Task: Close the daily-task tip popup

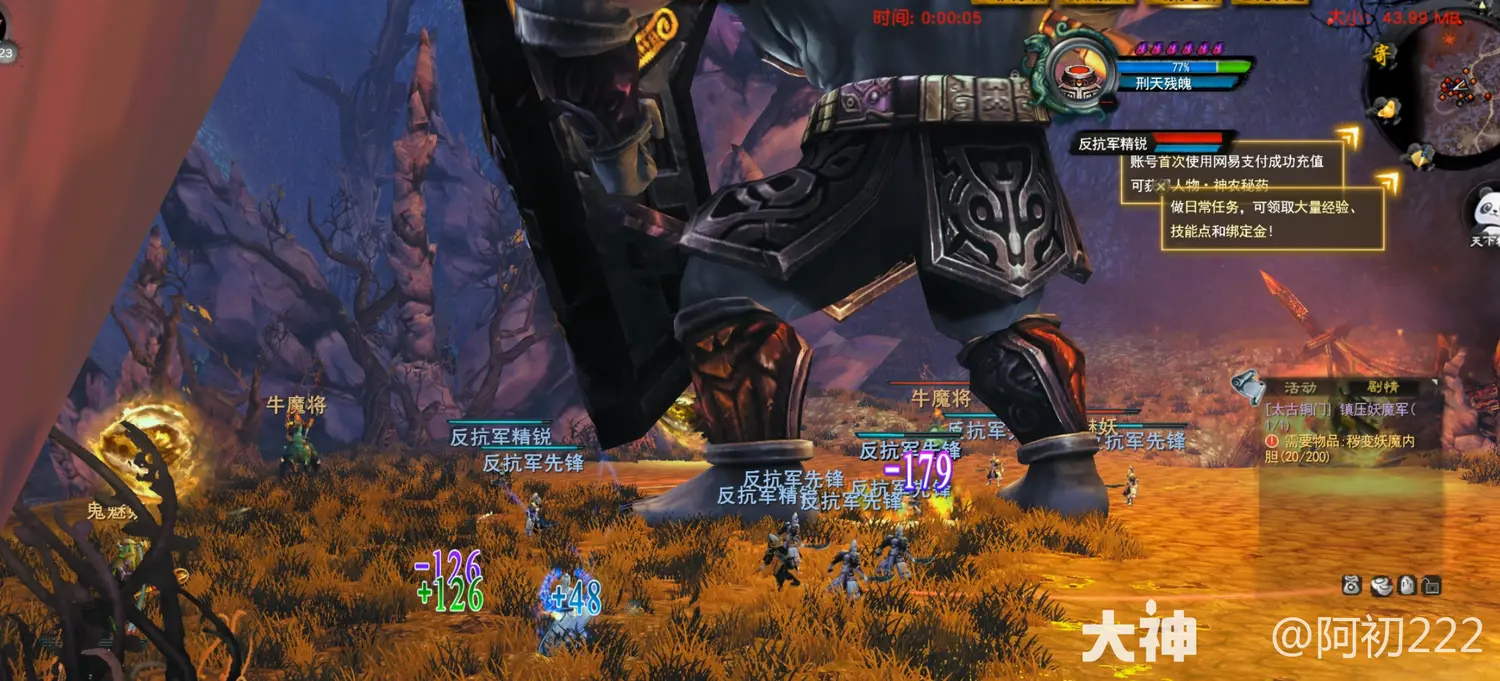Action: pos(1160,186)
